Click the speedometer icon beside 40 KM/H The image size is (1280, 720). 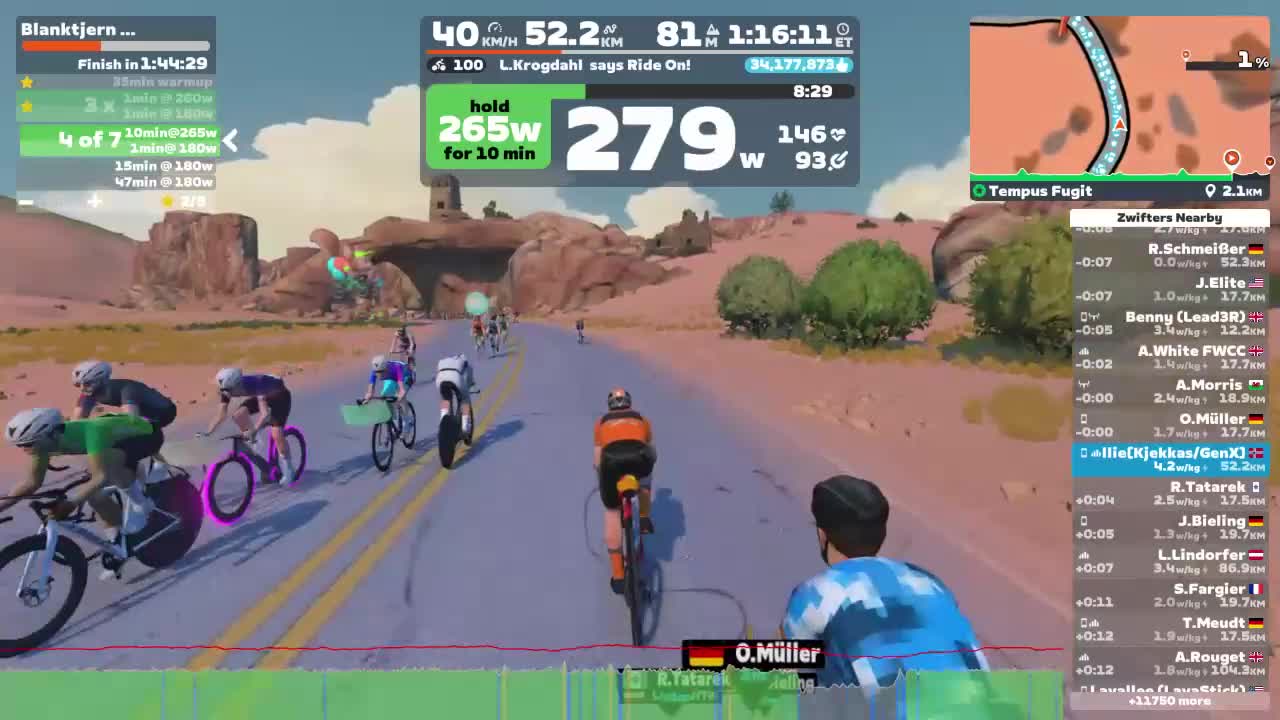[x=497, y=29]
